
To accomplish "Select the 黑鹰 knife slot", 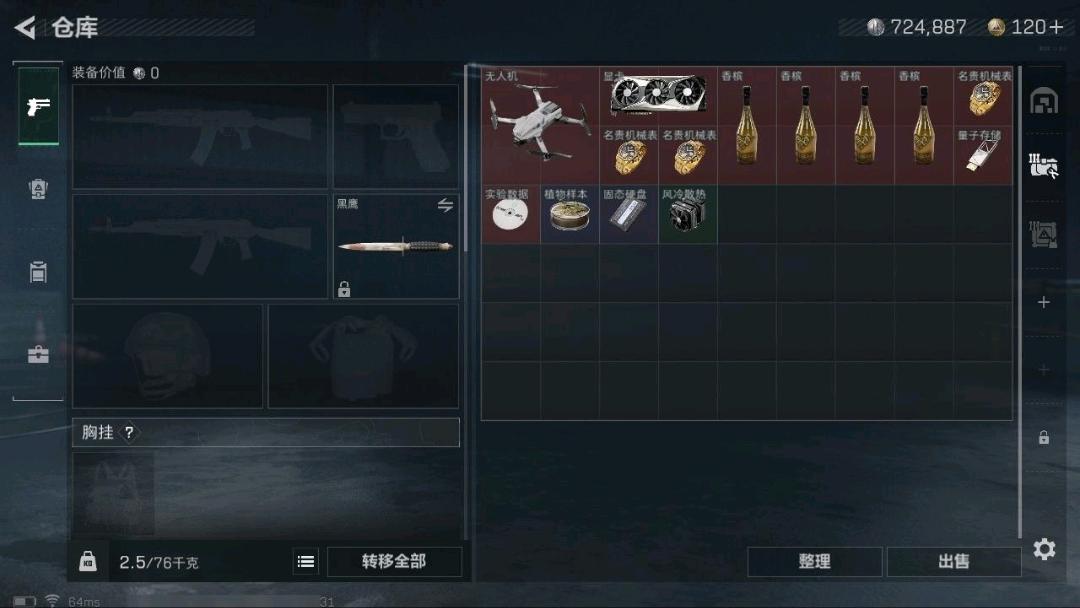I will point(395,246).
